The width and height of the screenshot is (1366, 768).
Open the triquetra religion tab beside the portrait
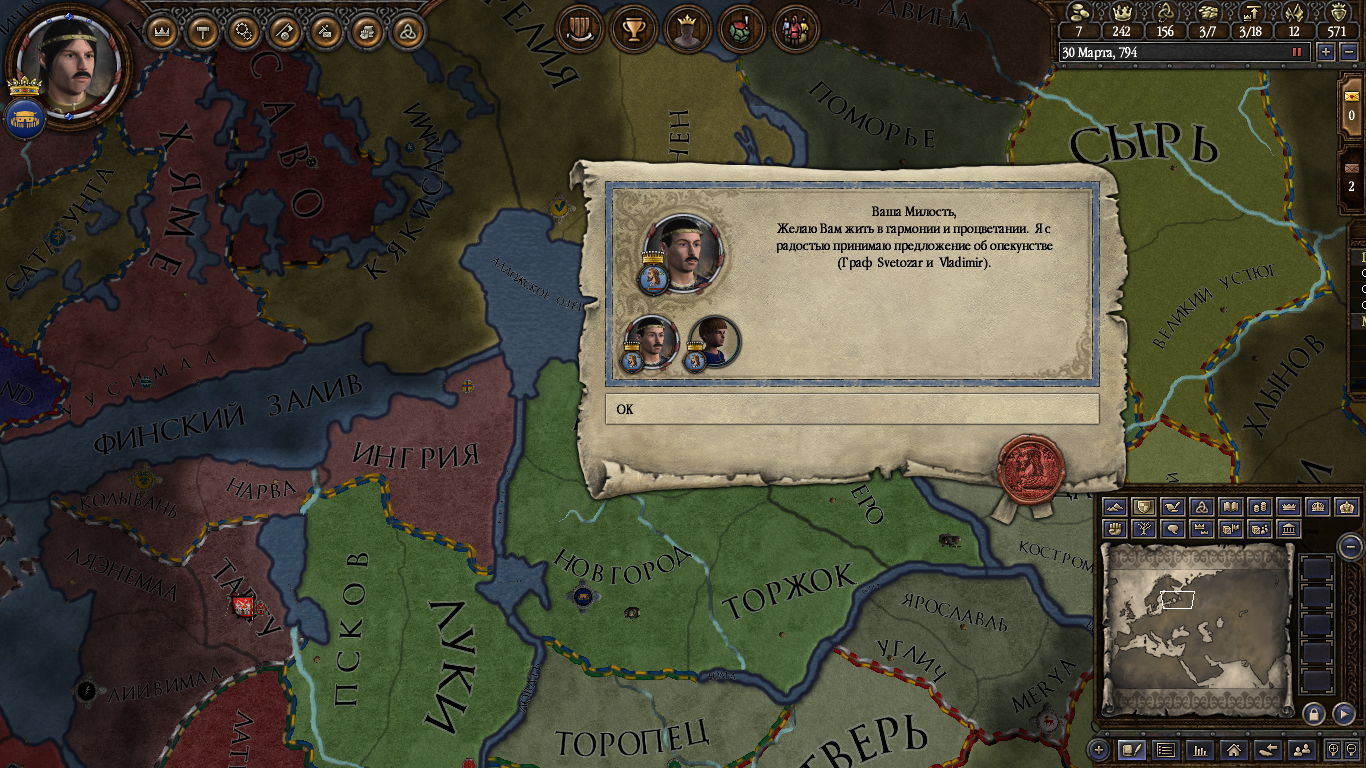[406, 30]
